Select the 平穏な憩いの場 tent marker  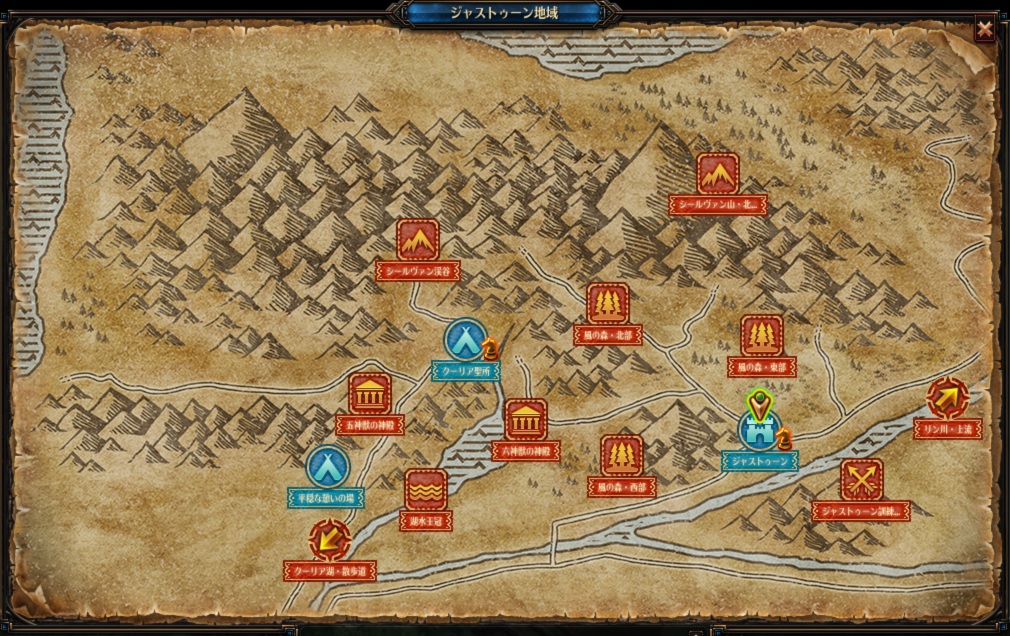pyautogui.click(x=327, y=467)
